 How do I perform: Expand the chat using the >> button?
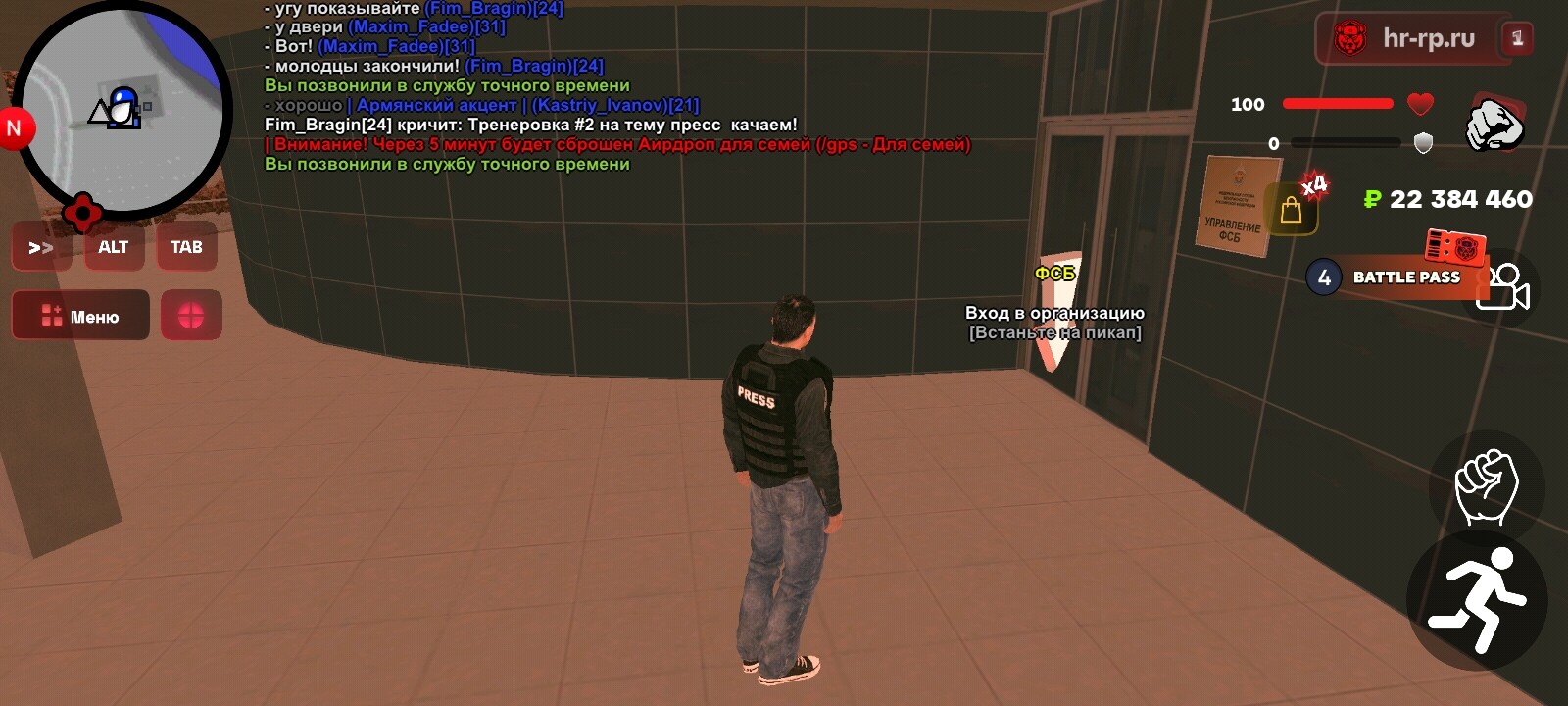tap(41, 247)
